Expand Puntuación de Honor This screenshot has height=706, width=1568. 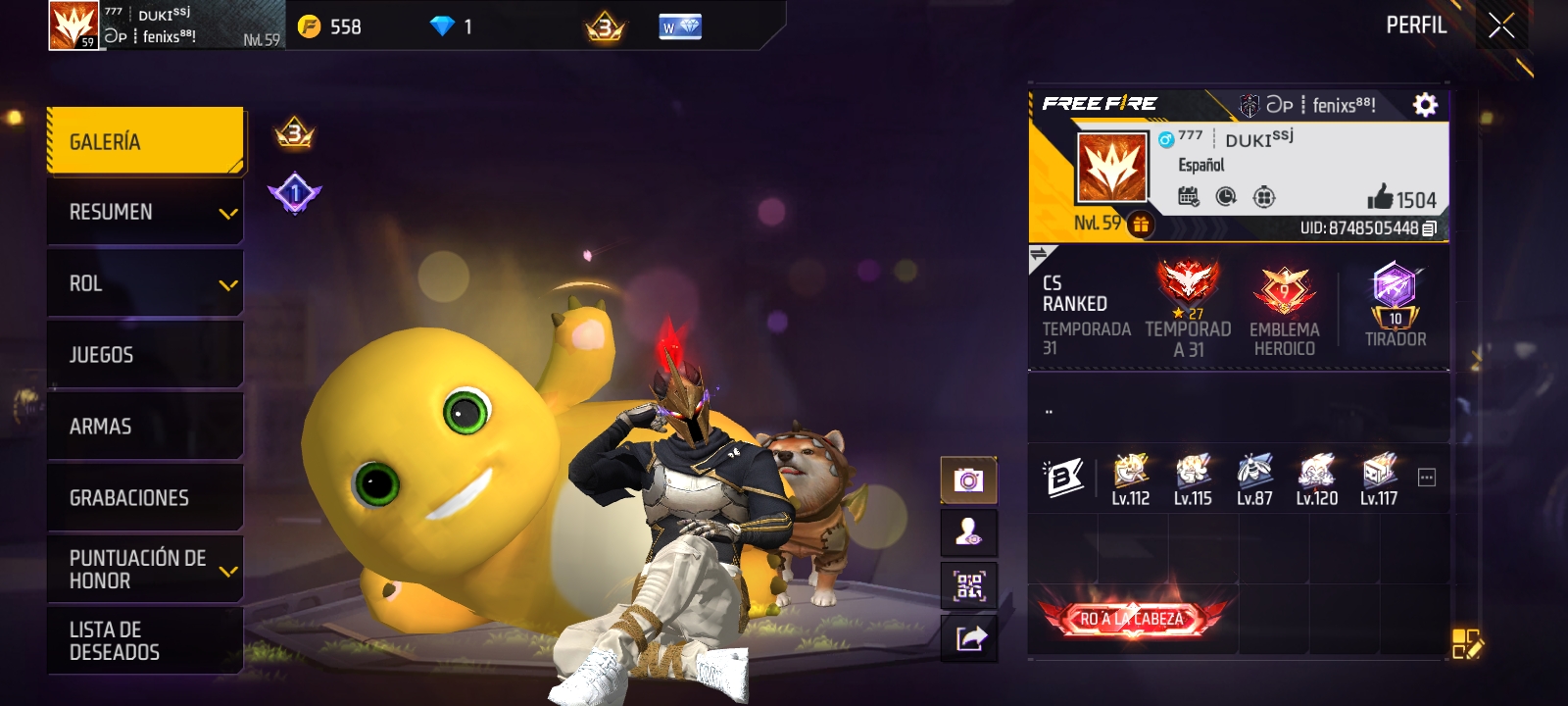click(145, 570)
